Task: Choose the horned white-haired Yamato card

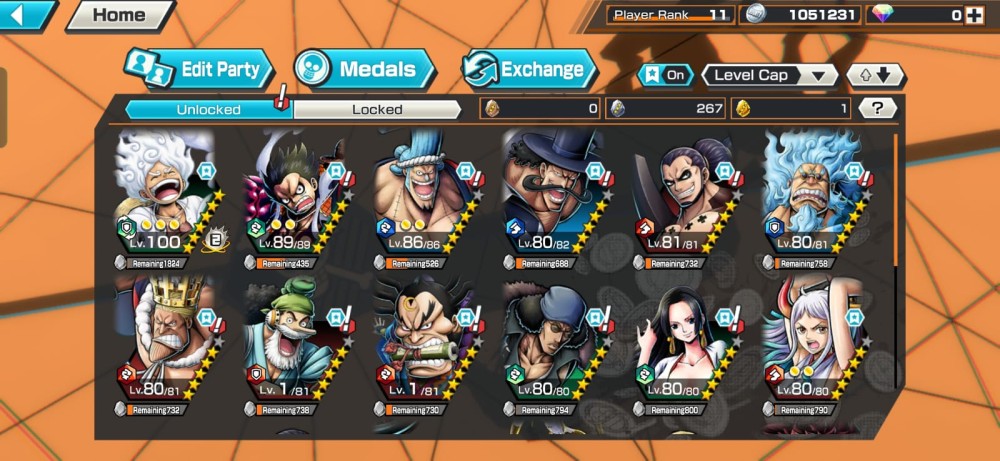Action: (x=811, y=340)
